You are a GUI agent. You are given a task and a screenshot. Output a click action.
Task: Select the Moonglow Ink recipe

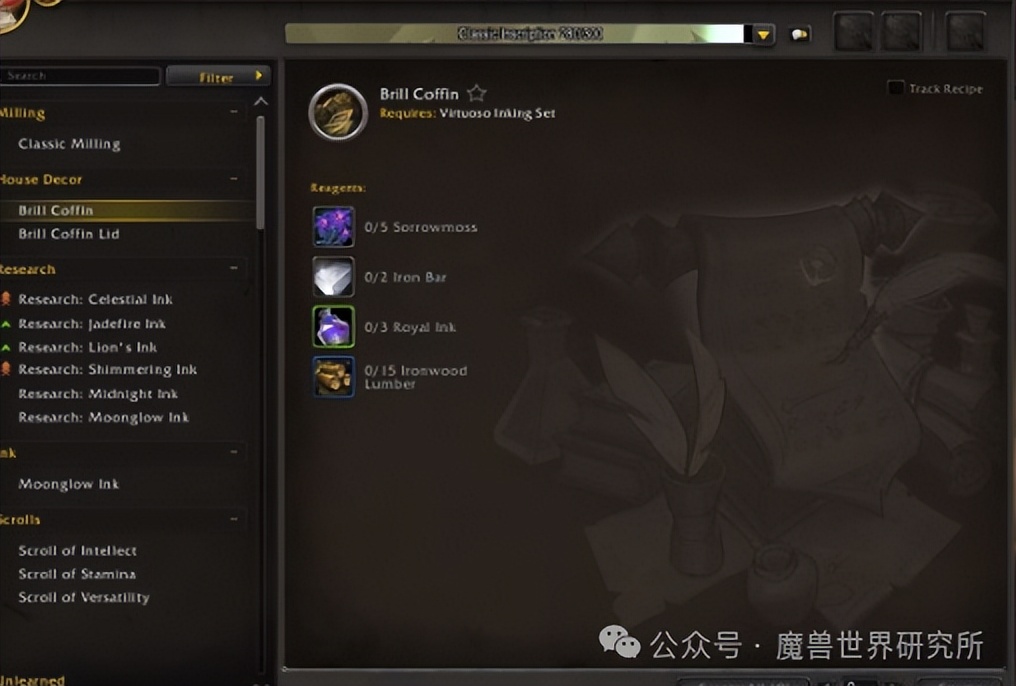point(68,484)
